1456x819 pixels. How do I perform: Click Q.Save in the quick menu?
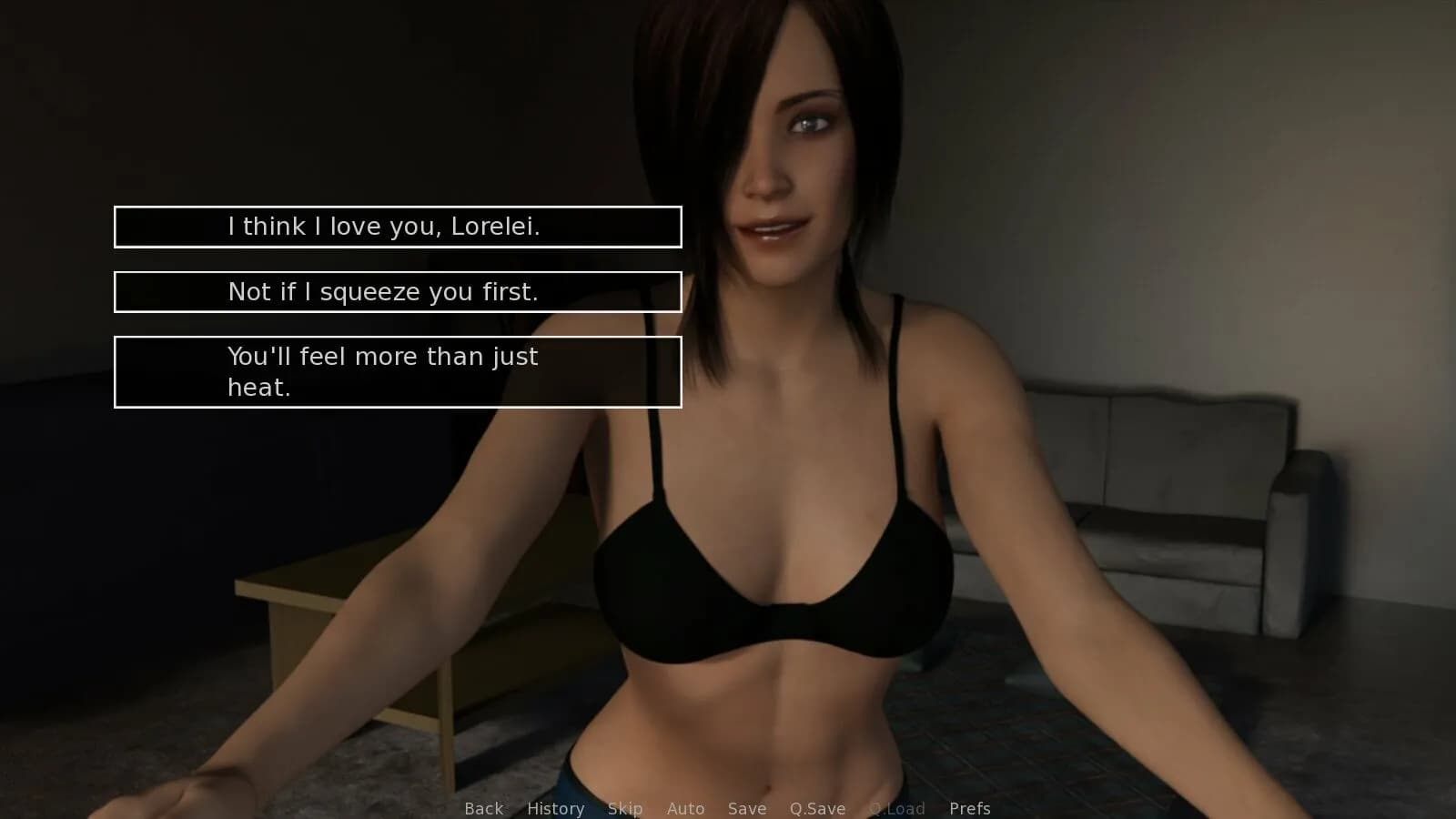816,808
